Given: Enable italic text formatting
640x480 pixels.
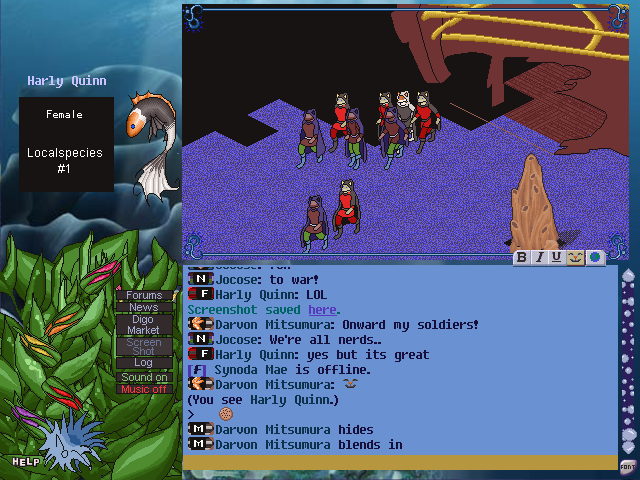Looking at the screenshot, I should coord(540,258).
